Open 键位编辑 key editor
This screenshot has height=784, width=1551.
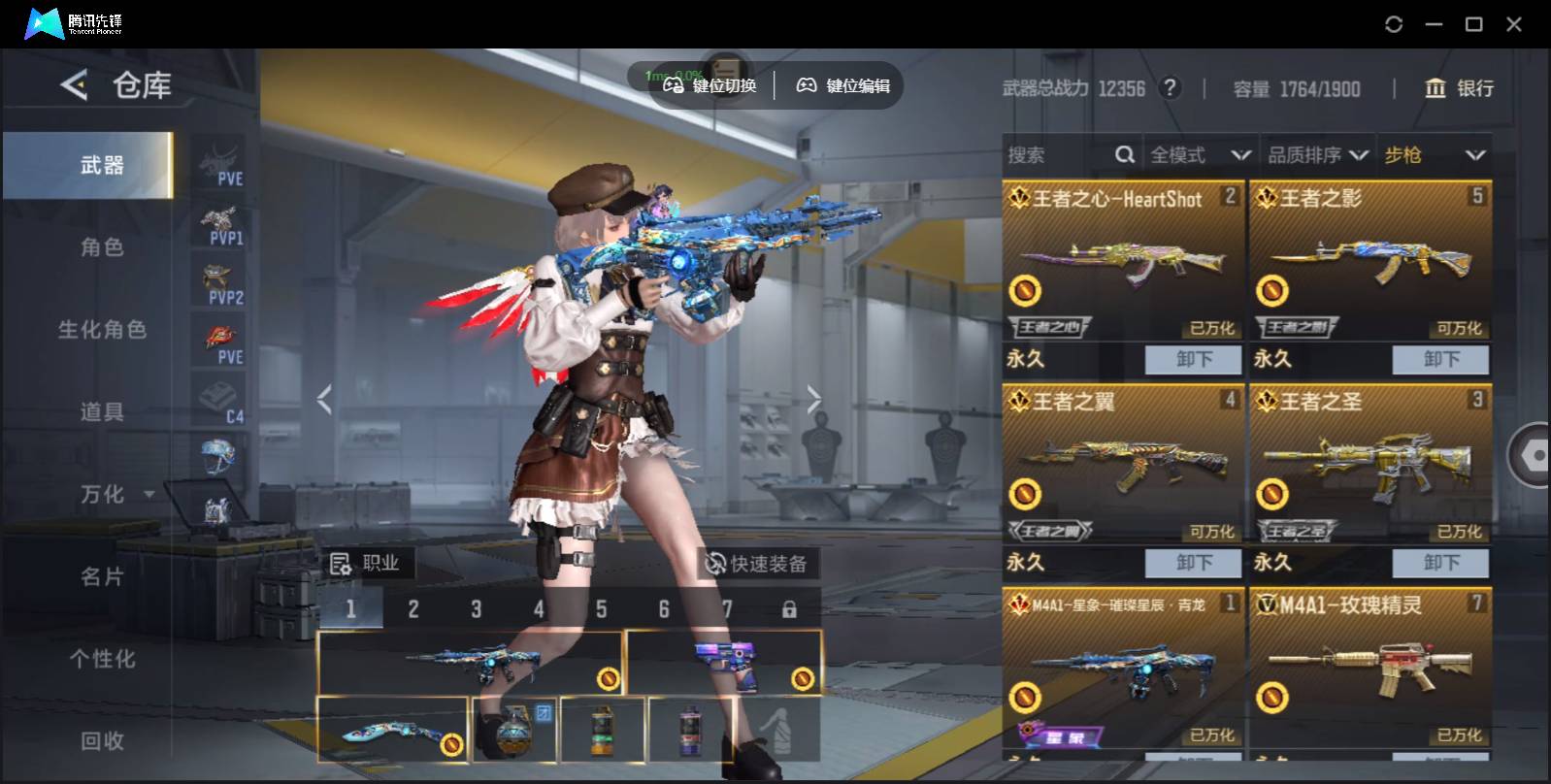(x=843, y=85)
